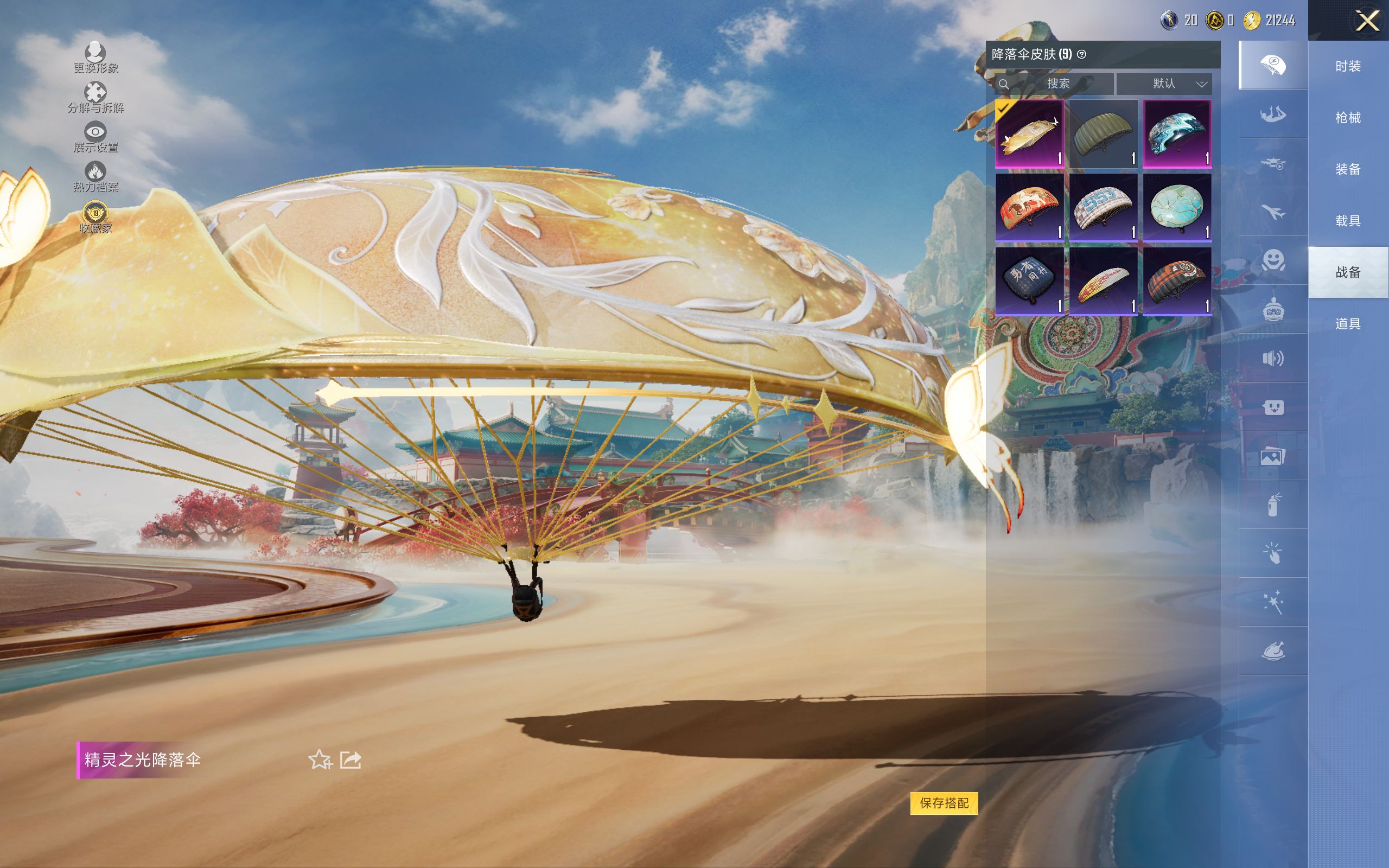Switch to the 道具 items tab
Screen dimensions: 1389x868
pos(1348,324)
